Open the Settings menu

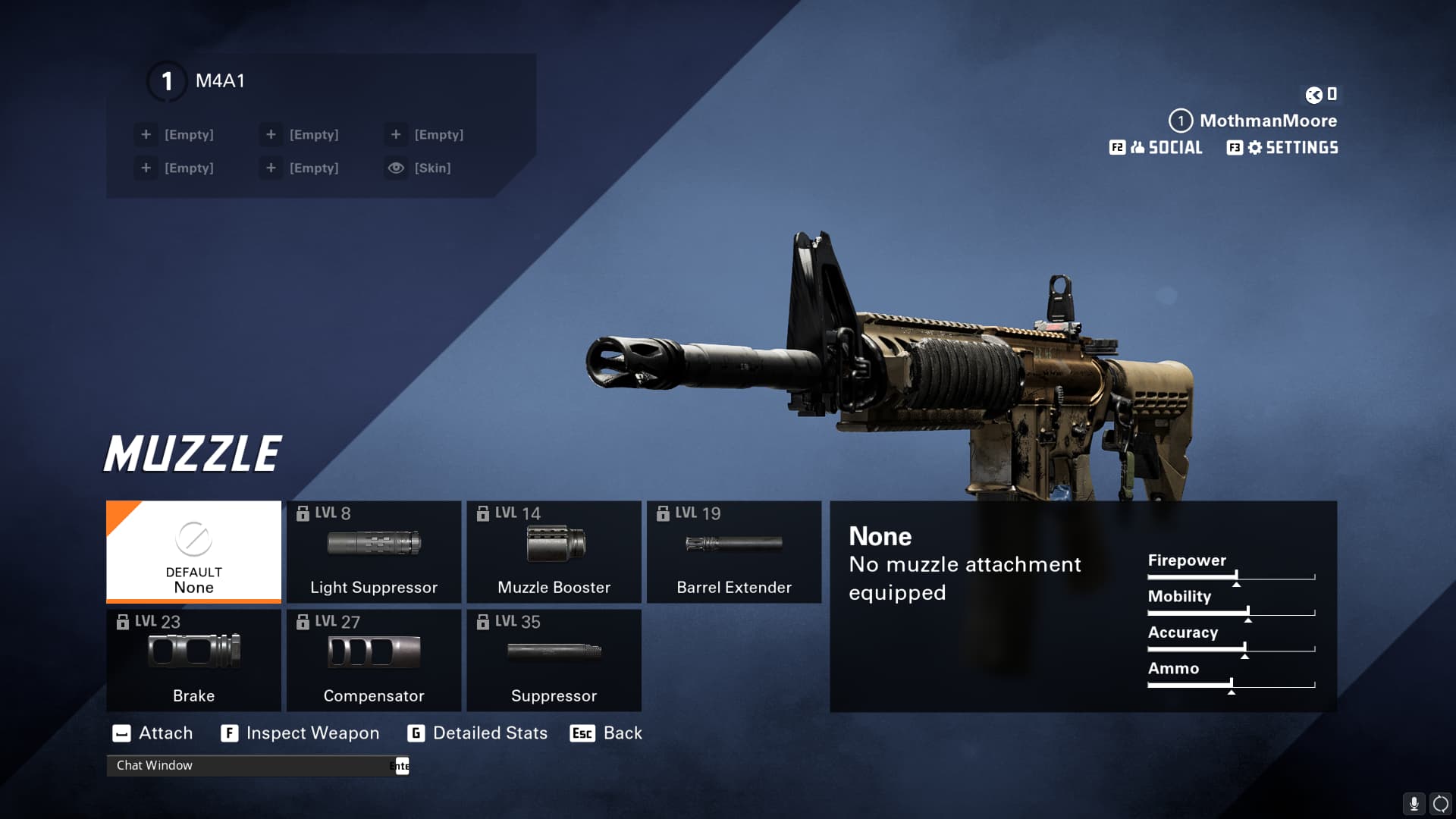1283,148
